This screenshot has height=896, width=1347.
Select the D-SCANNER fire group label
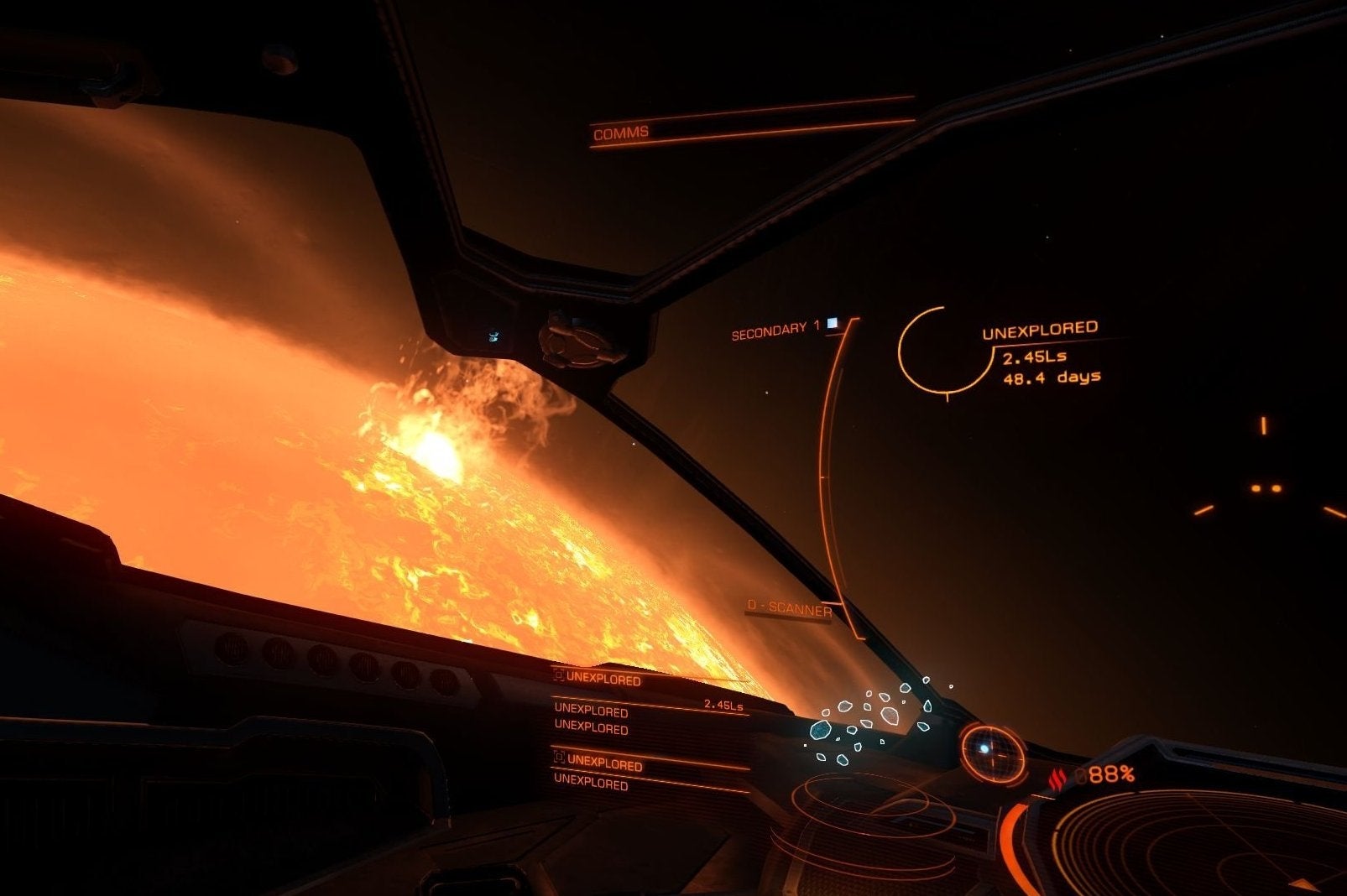coord(789,609)
